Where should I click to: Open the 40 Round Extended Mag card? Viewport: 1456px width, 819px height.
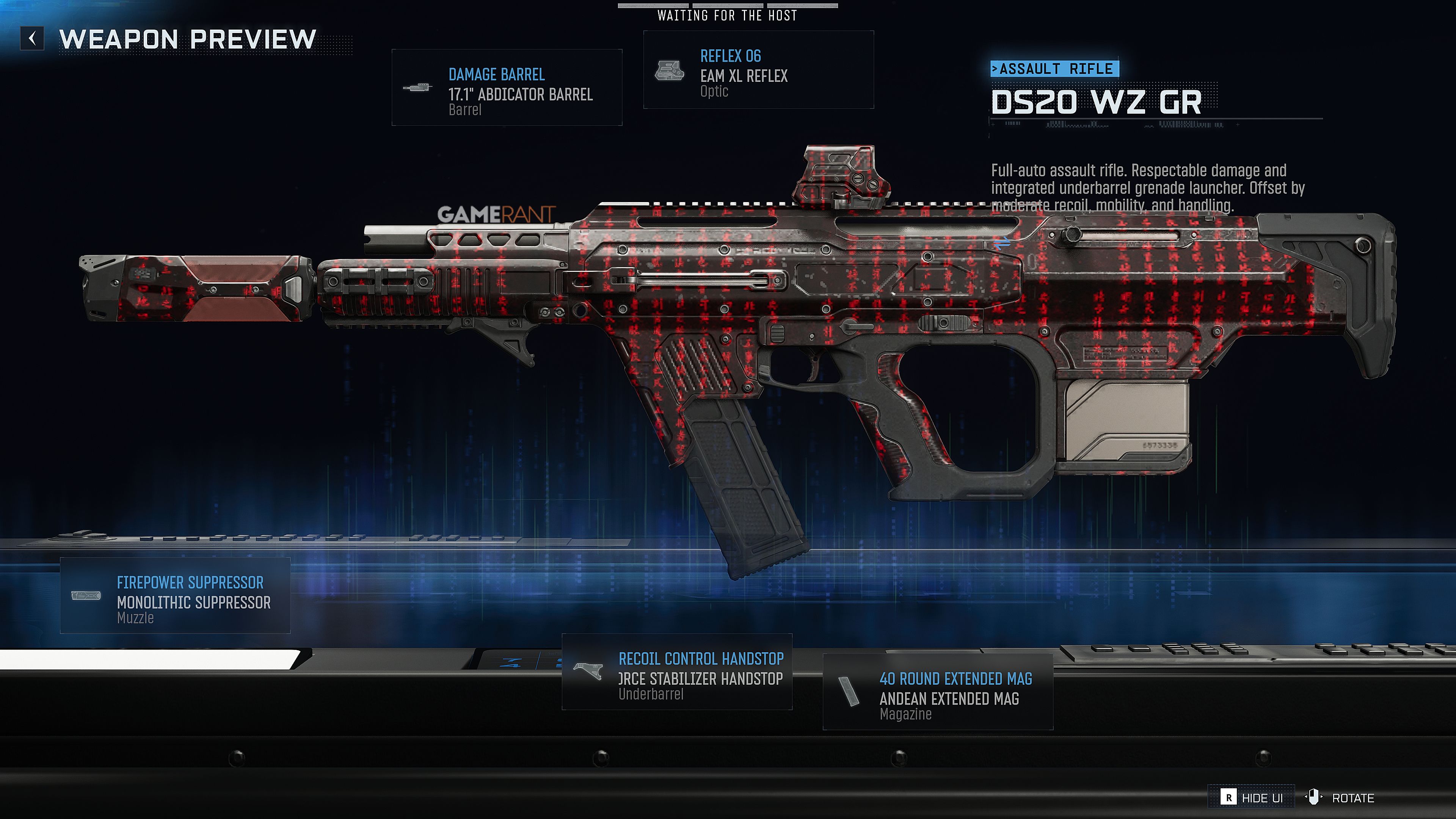click(938, 692)
